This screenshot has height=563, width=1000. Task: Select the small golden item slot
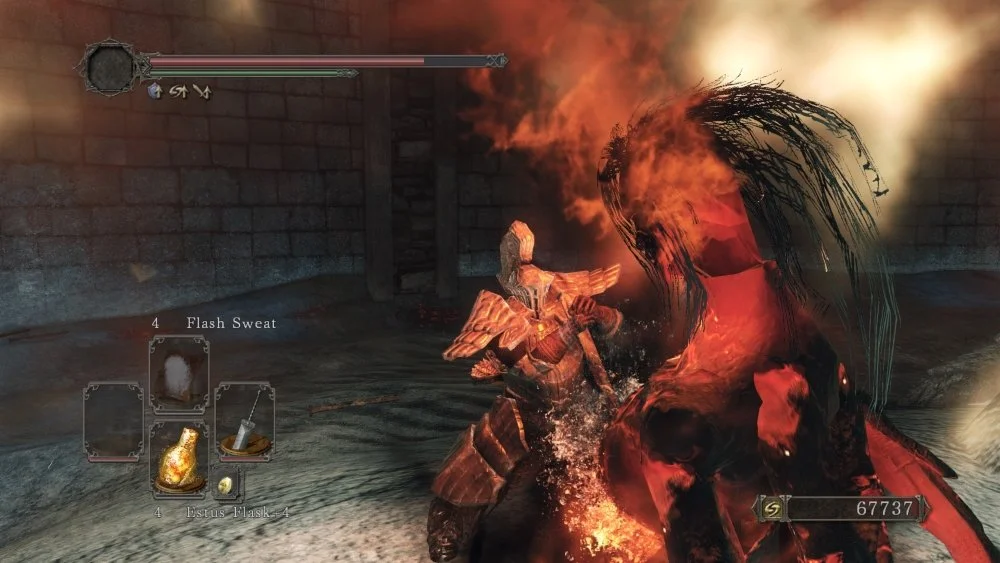226,484
